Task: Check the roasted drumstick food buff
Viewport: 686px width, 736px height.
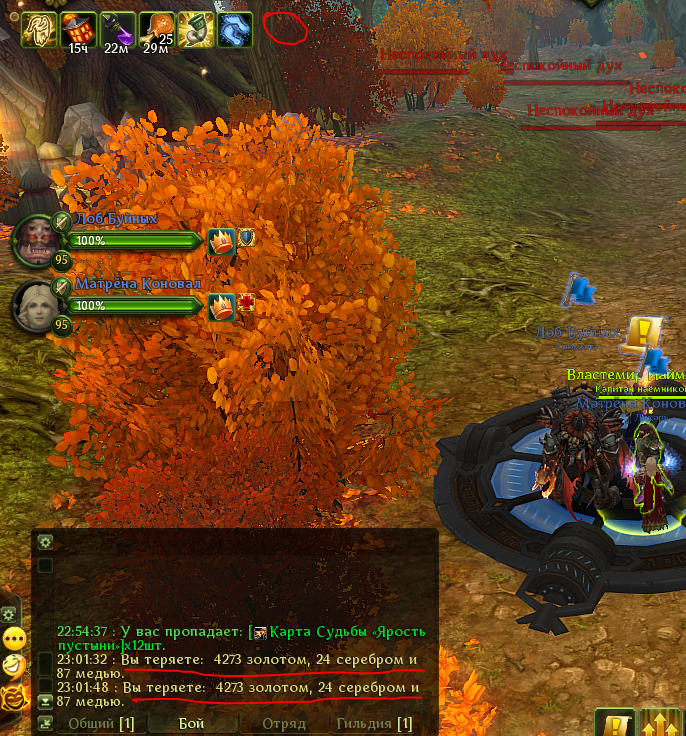Action: [x=156, y=29]
